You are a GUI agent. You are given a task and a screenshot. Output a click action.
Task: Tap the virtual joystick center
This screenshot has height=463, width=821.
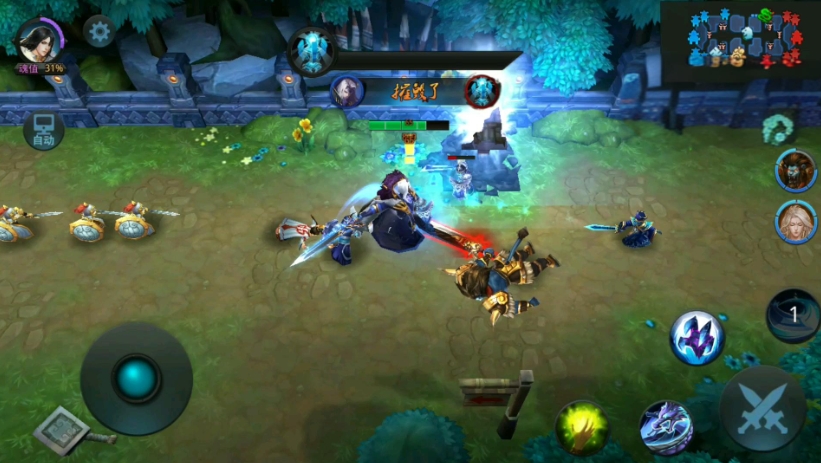[137, 378]
